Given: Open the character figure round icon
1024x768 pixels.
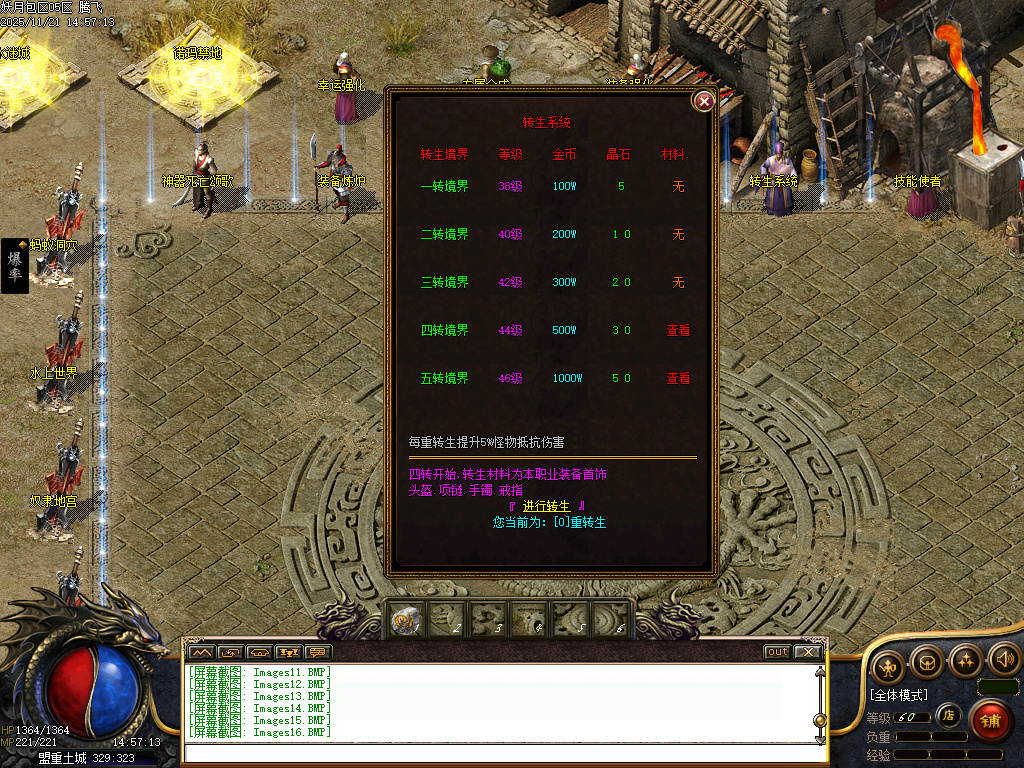Looking at the screenshot, I should [x=888, y=664].
